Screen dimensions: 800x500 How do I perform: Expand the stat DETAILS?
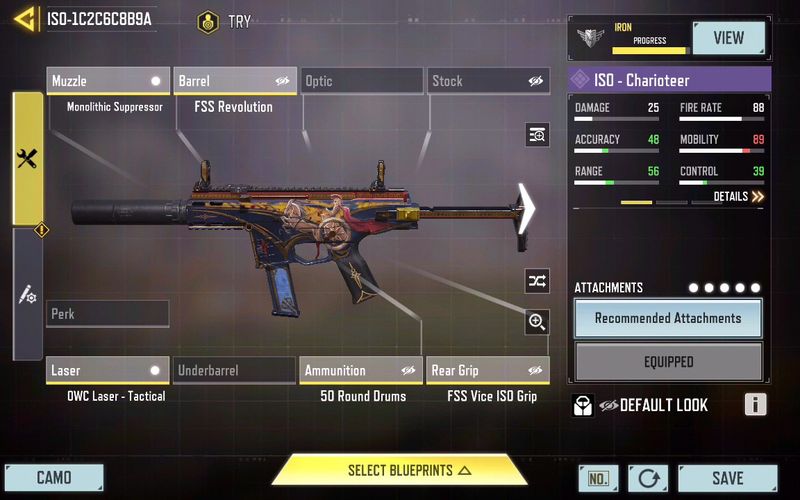tap(739, 197)
